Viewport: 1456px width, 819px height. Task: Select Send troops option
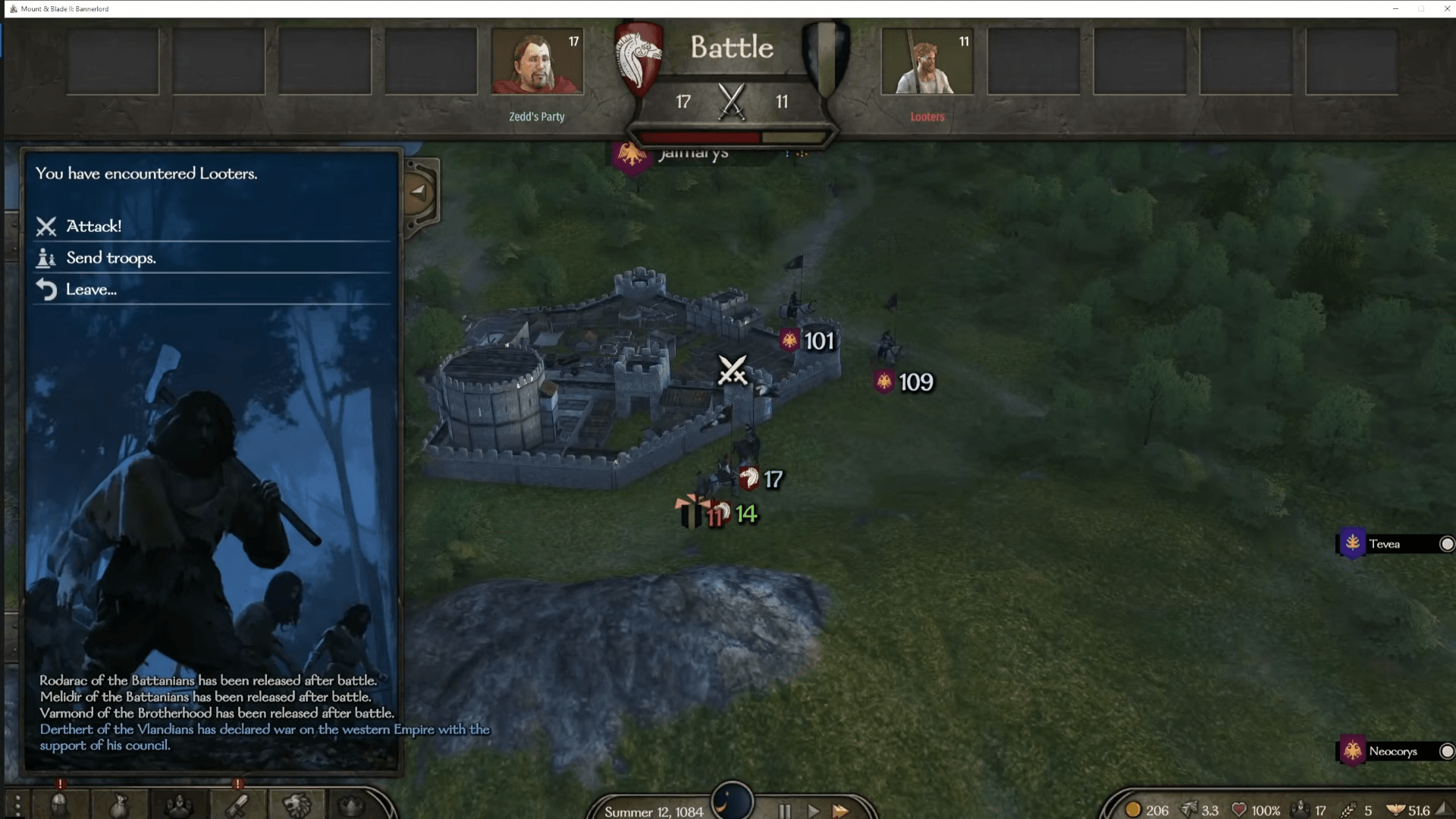[x=110, y=258]
